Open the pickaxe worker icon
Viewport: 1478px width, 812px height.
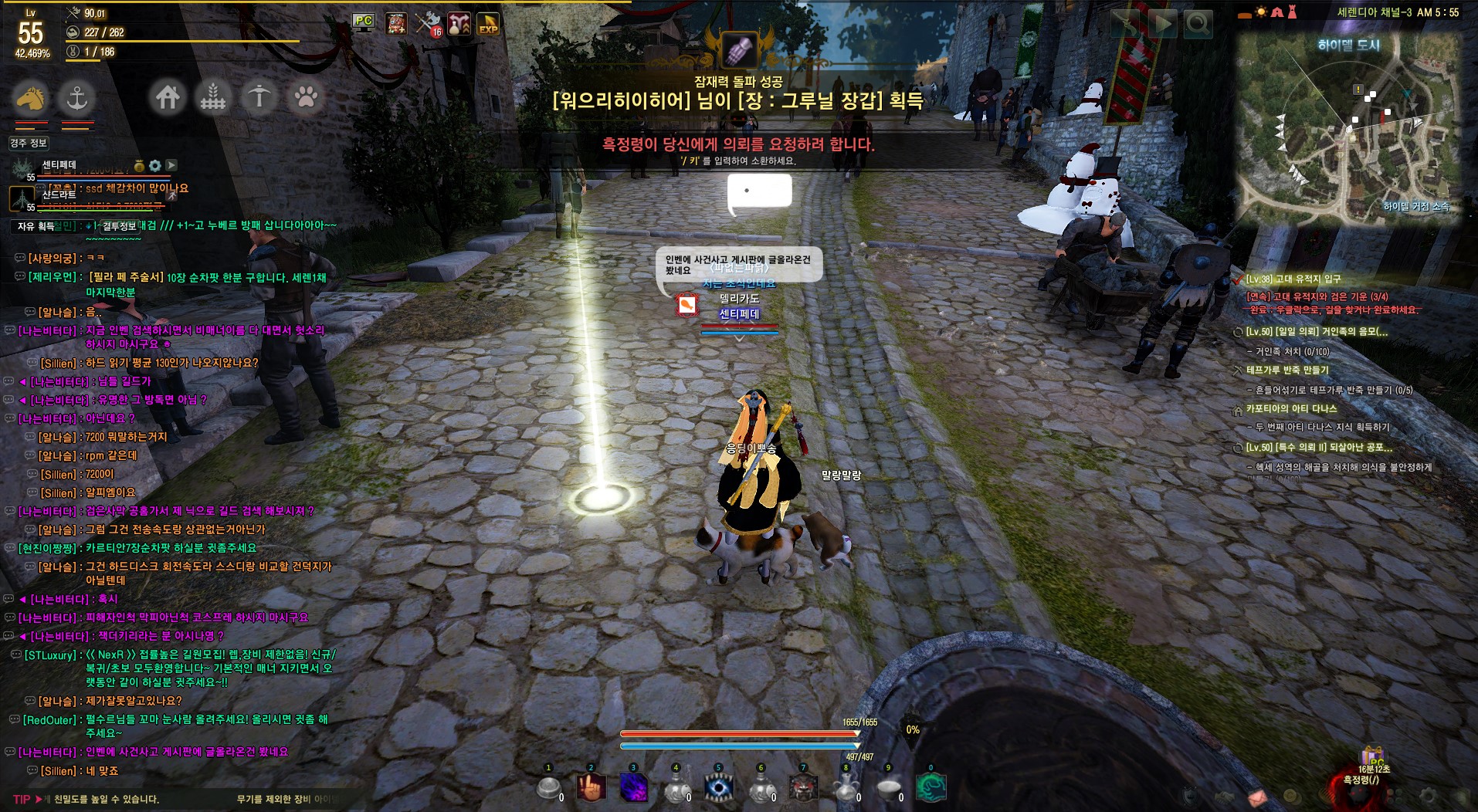[x=259, y=97]
